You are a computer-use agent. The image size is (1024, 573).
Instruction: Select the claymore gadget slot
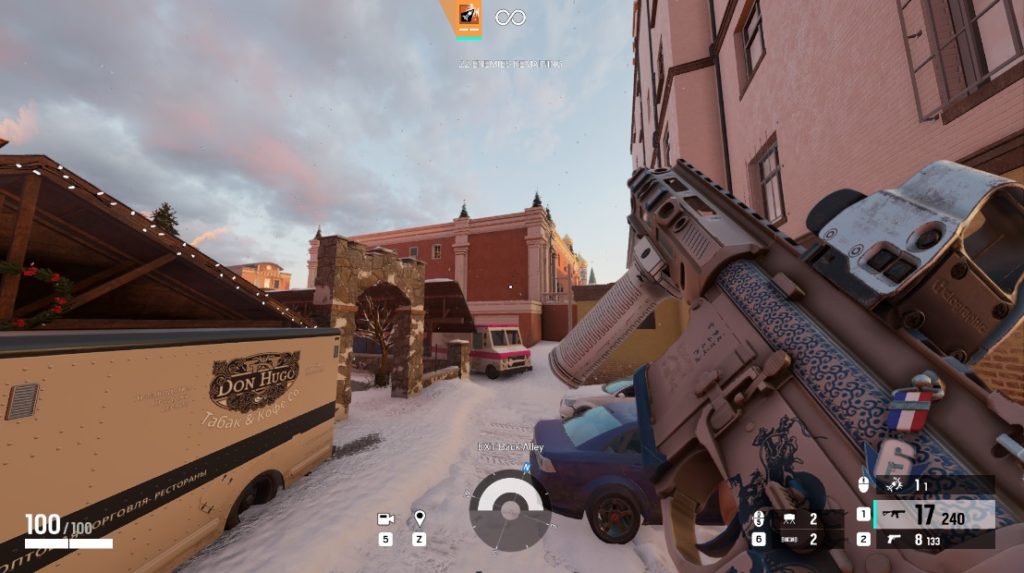pos(789,518)
